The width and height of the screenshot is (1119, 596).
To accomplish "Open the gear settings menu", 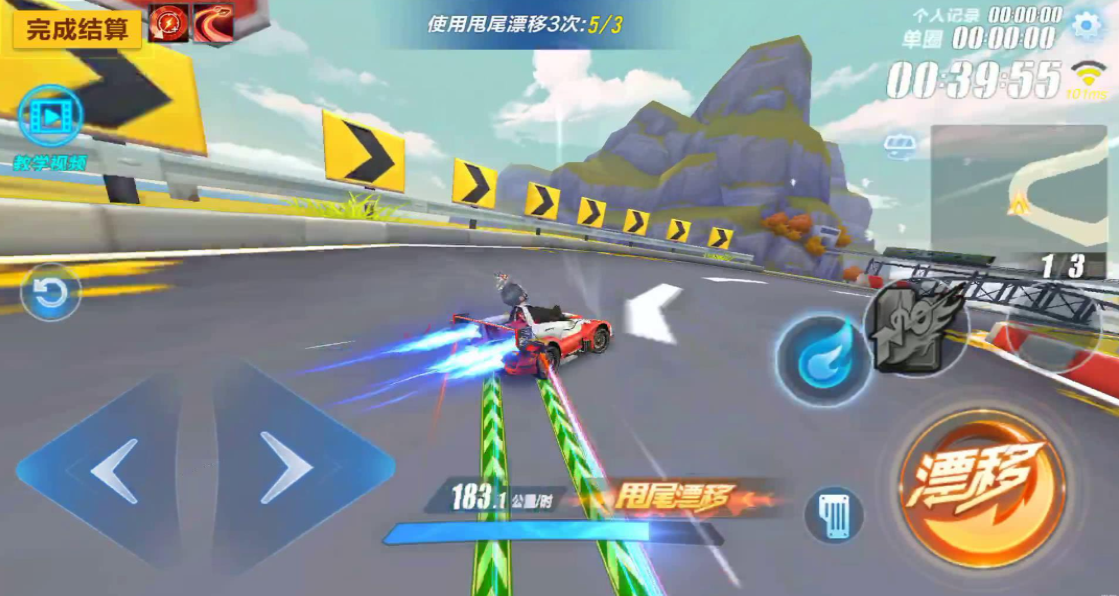I will point(1086,26).
